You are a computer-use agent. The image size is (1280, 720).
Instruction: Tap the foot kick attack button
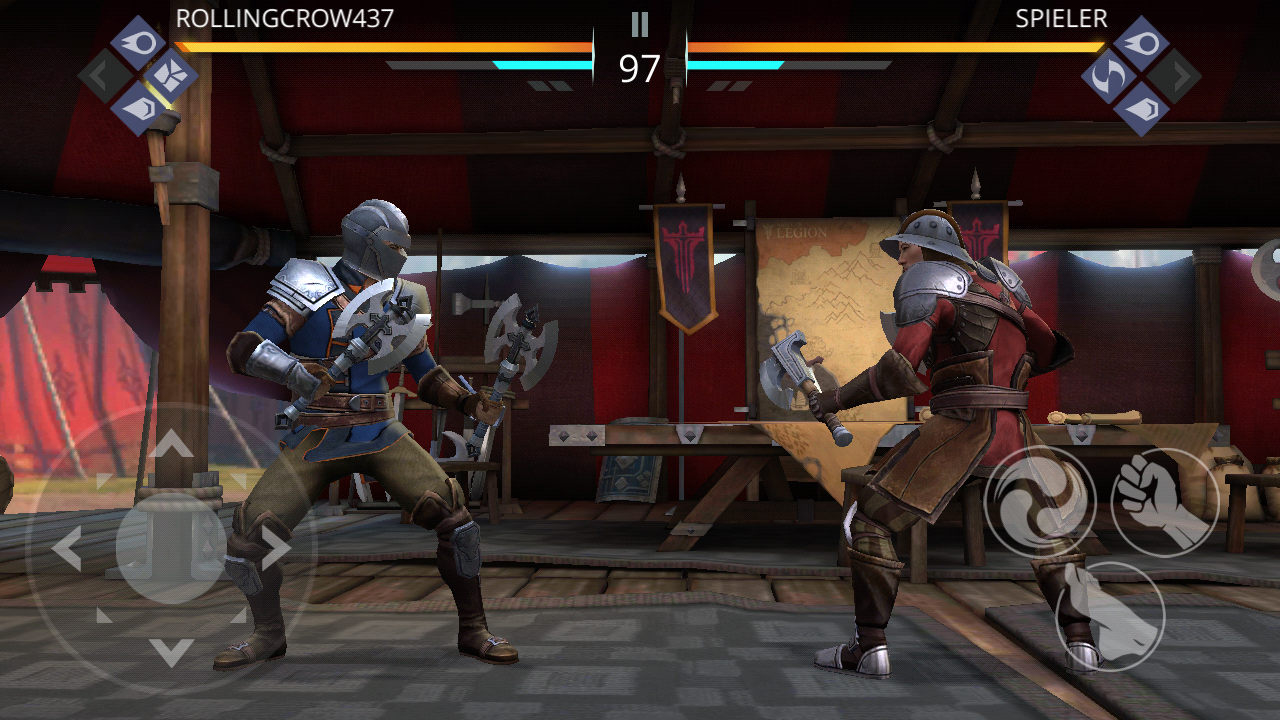[x=1109, y=616]
